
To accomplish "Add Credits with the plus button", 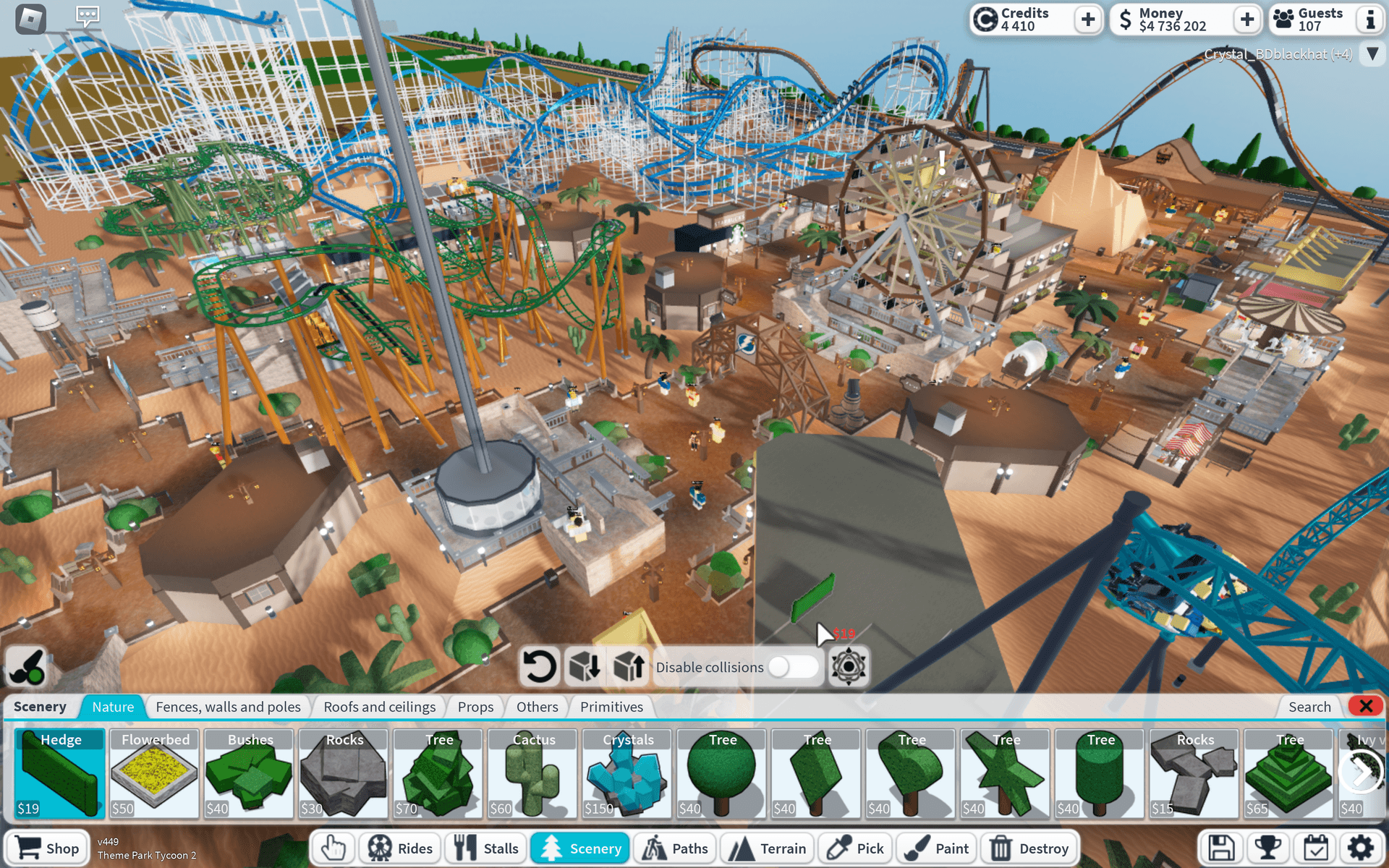I will point(1088,20).
